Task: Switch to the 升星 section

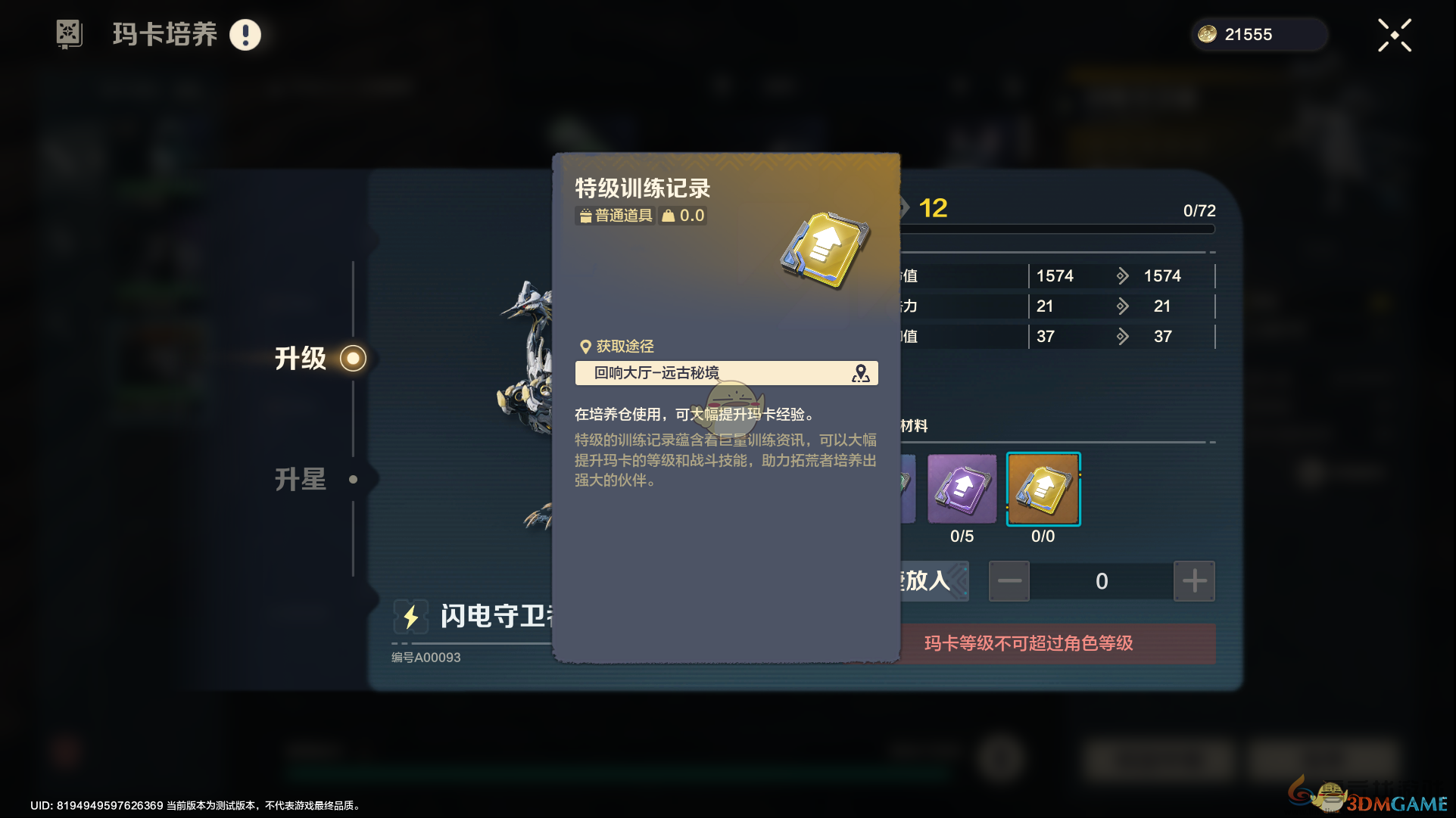Action: coord(301,478)
